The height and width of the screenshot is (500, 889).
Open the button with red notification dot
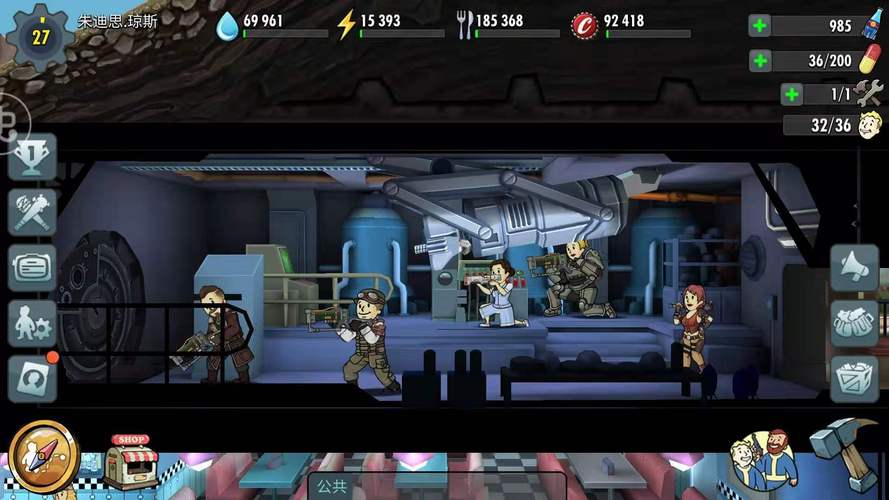coord(33,378)
